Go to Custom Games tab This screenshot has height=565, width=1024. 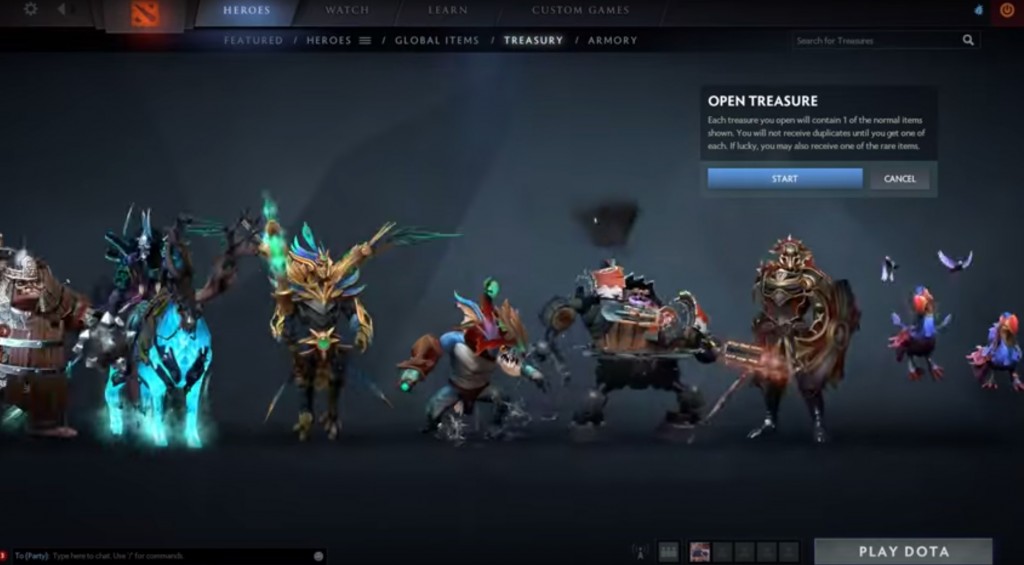pyautogui.click(x=580, y=10)
